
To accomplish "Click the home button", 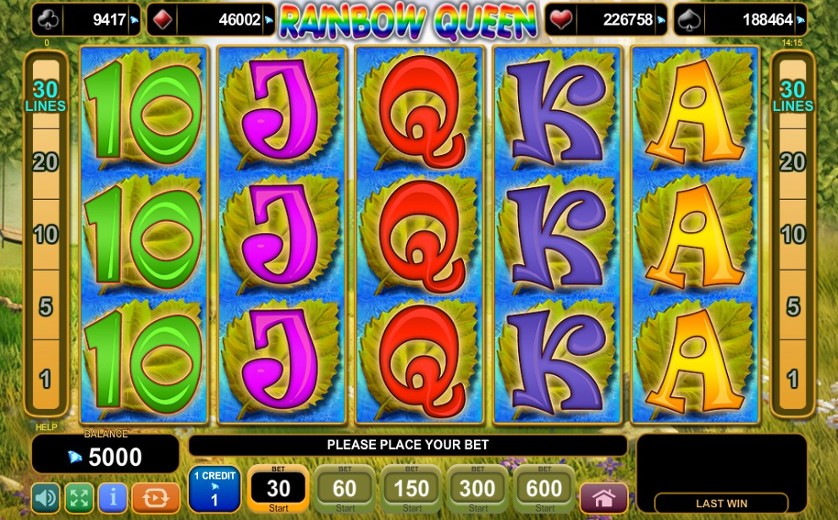I will coord(603,498).
